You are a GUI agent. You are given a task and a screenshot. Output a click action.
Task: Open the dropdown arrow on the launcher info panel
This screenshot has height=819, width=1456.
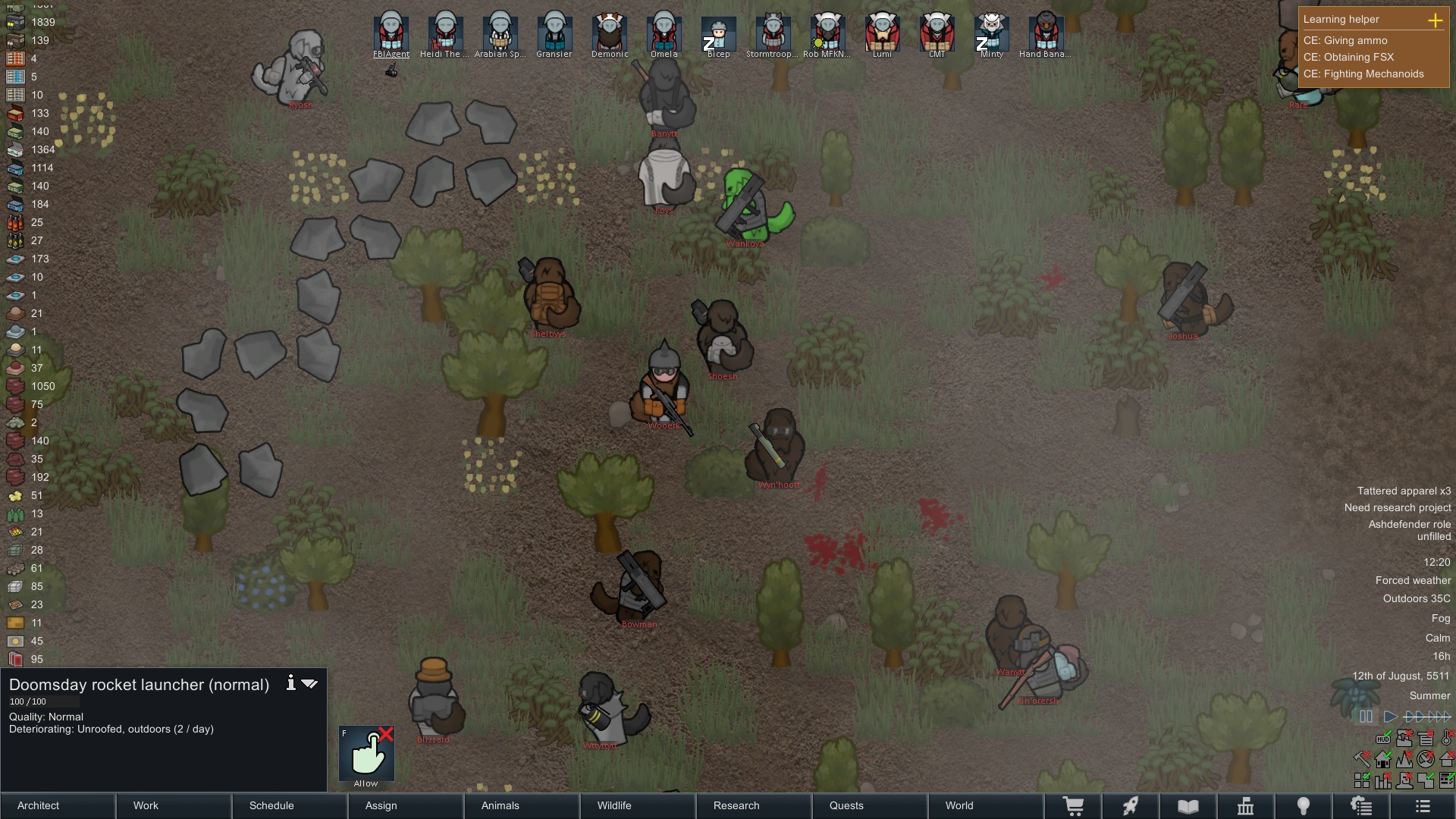309,683
